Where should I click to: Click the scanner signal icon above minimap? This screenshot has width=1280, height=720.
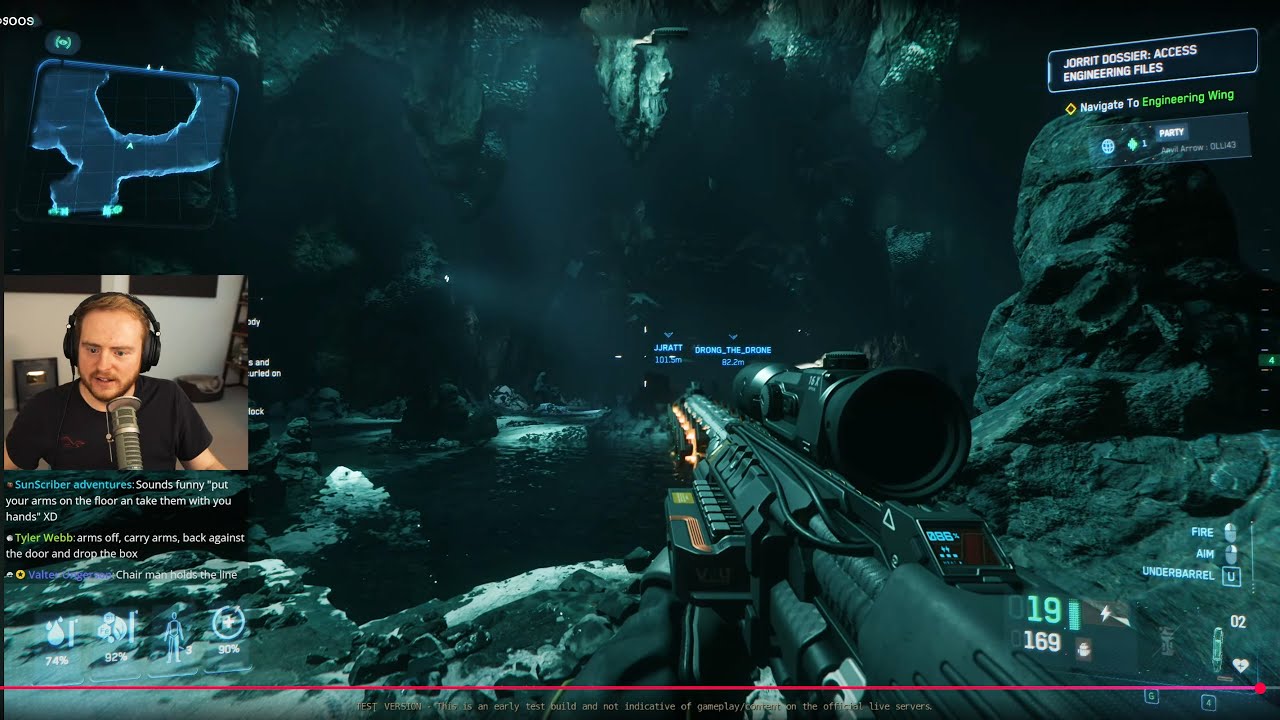point(63,43)
